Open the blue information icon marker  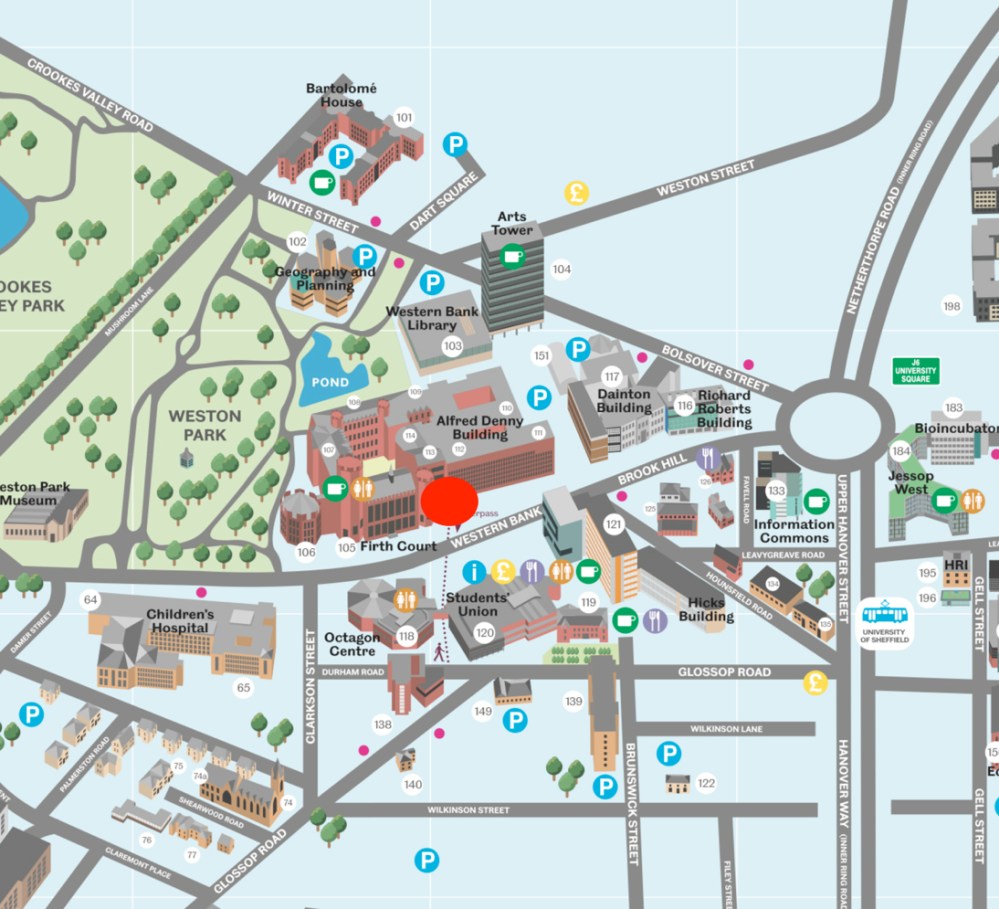pos(475,572)
